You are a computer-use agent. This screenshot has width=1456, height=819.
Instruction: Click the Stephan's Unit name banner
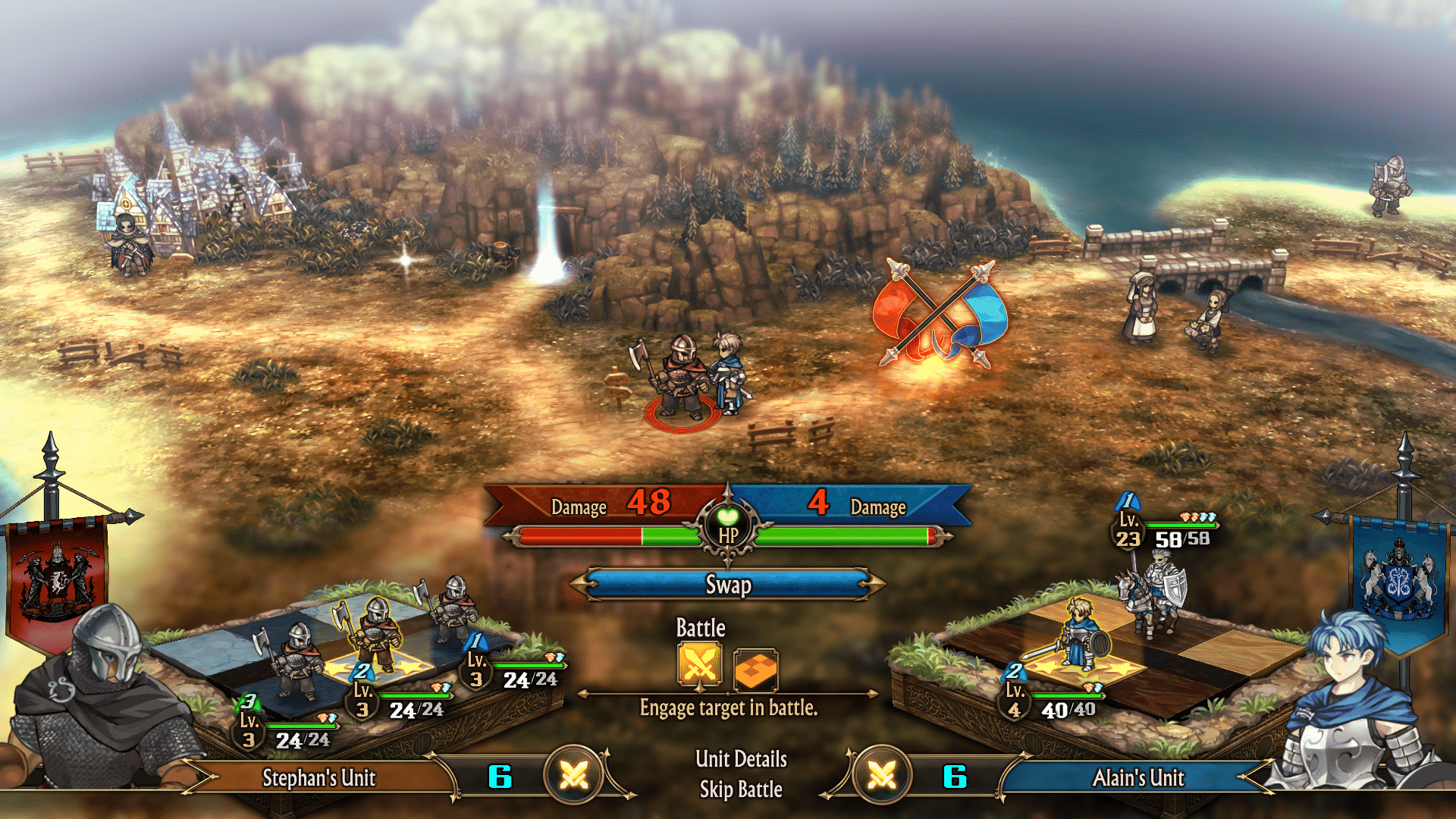319,778
